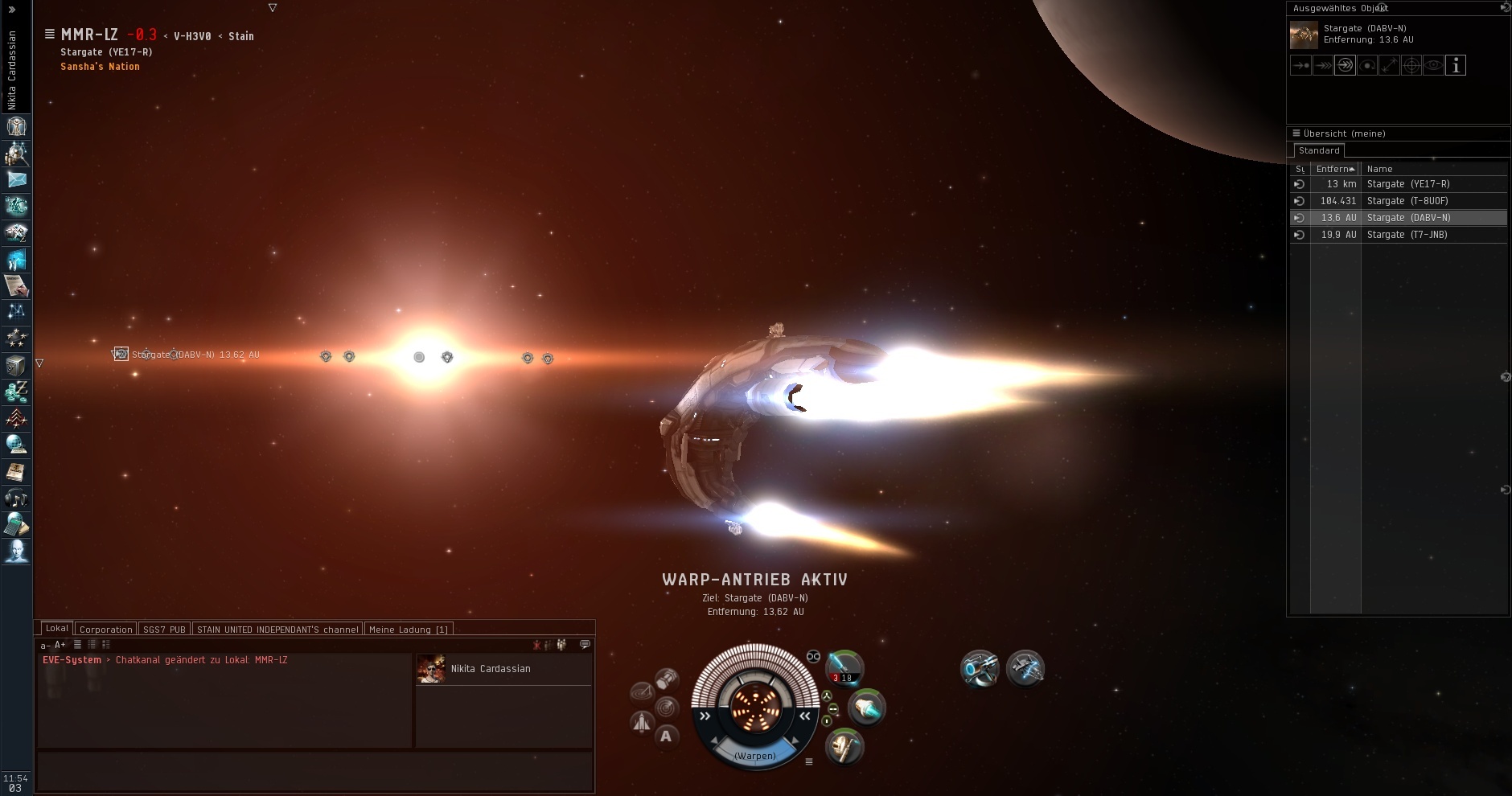The width and height of the screenshot is (1512, 796).
Task: Switch to STAIN UNITED INDEPENDANT'S channel tab
Action: point(277,630)
